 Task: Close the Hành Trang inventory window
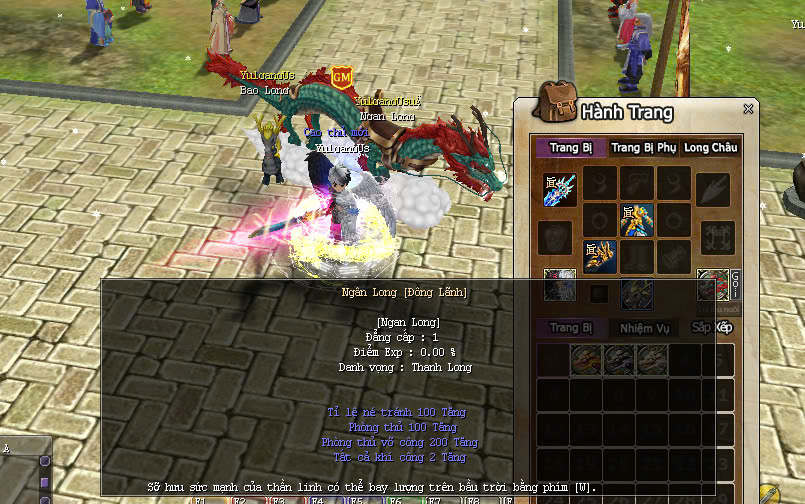(x=748, y=109)
